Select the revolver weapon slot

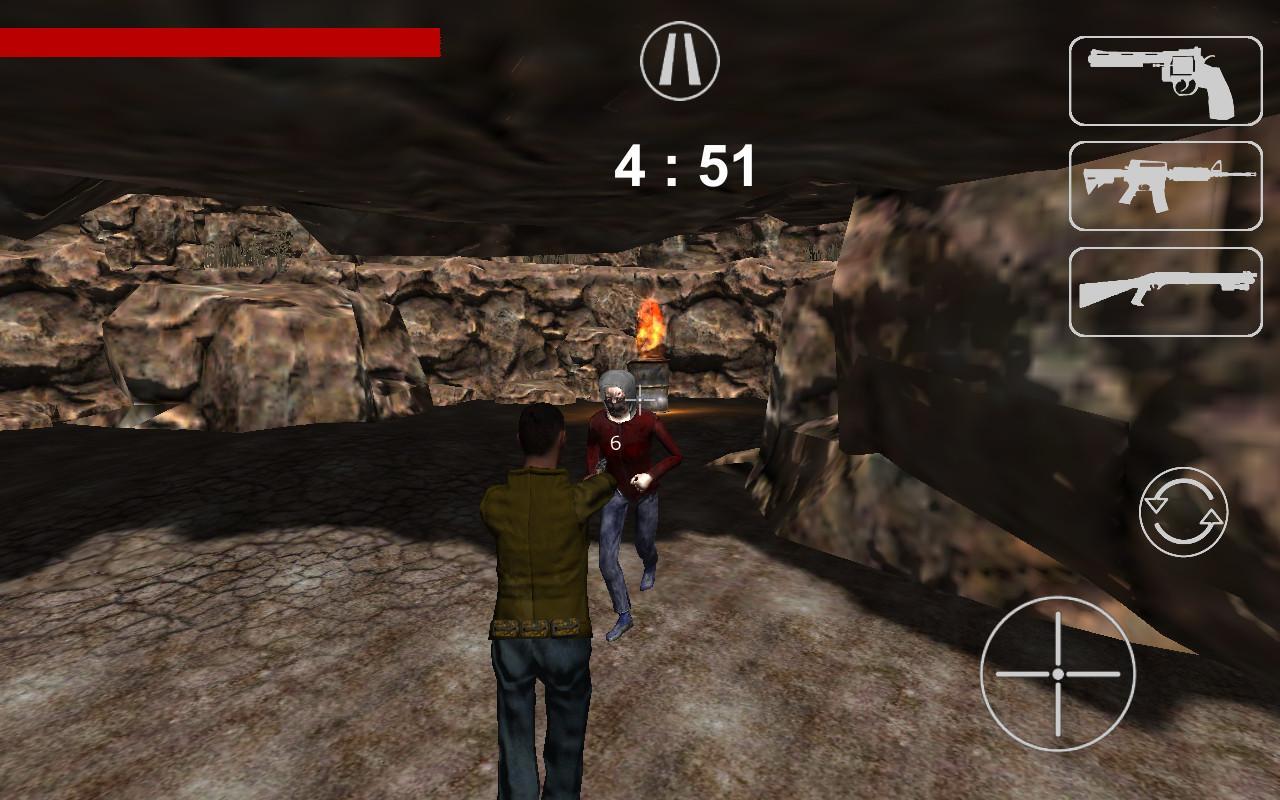(x=1165, y=81)
